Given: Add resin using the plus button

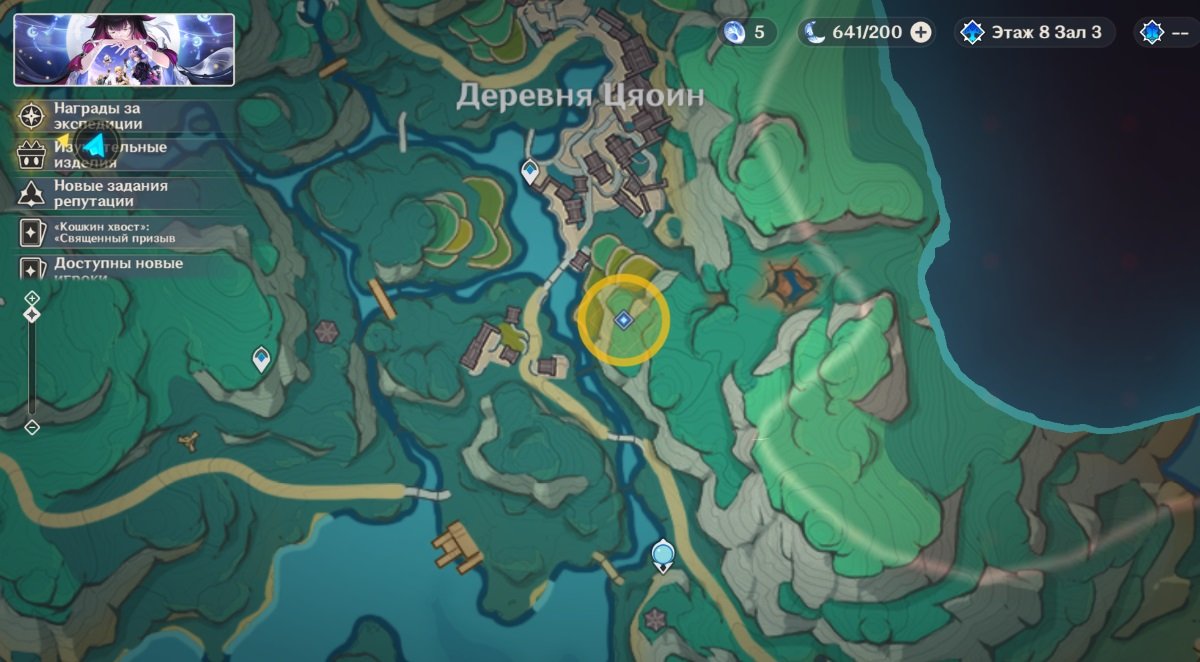Looking at the screenshot, I should [921, 33].
